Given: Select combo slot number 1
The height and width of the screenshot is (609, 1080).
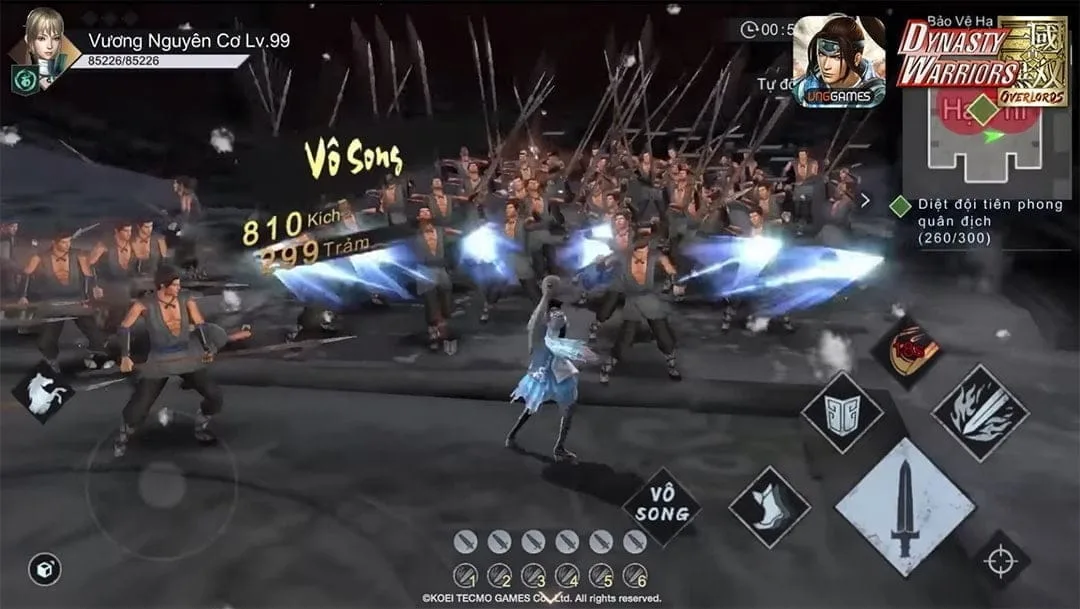Looking at the screenshot, I should point(465,575).
